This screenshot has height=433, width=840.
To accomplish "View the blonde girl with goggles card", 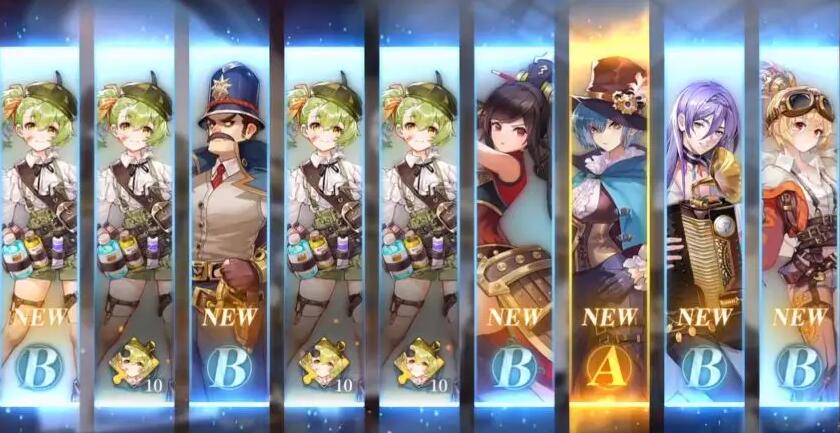I will click(x=799, y=220).
